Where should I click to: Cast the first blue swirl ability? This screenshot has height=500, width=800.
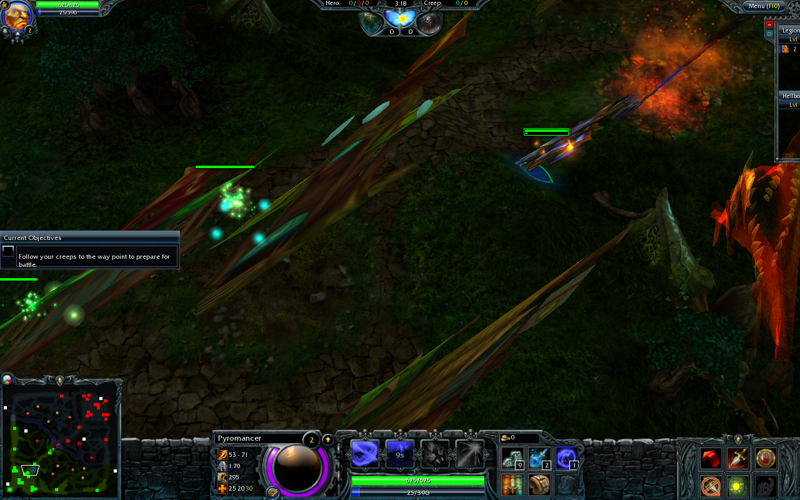point(364,454)
